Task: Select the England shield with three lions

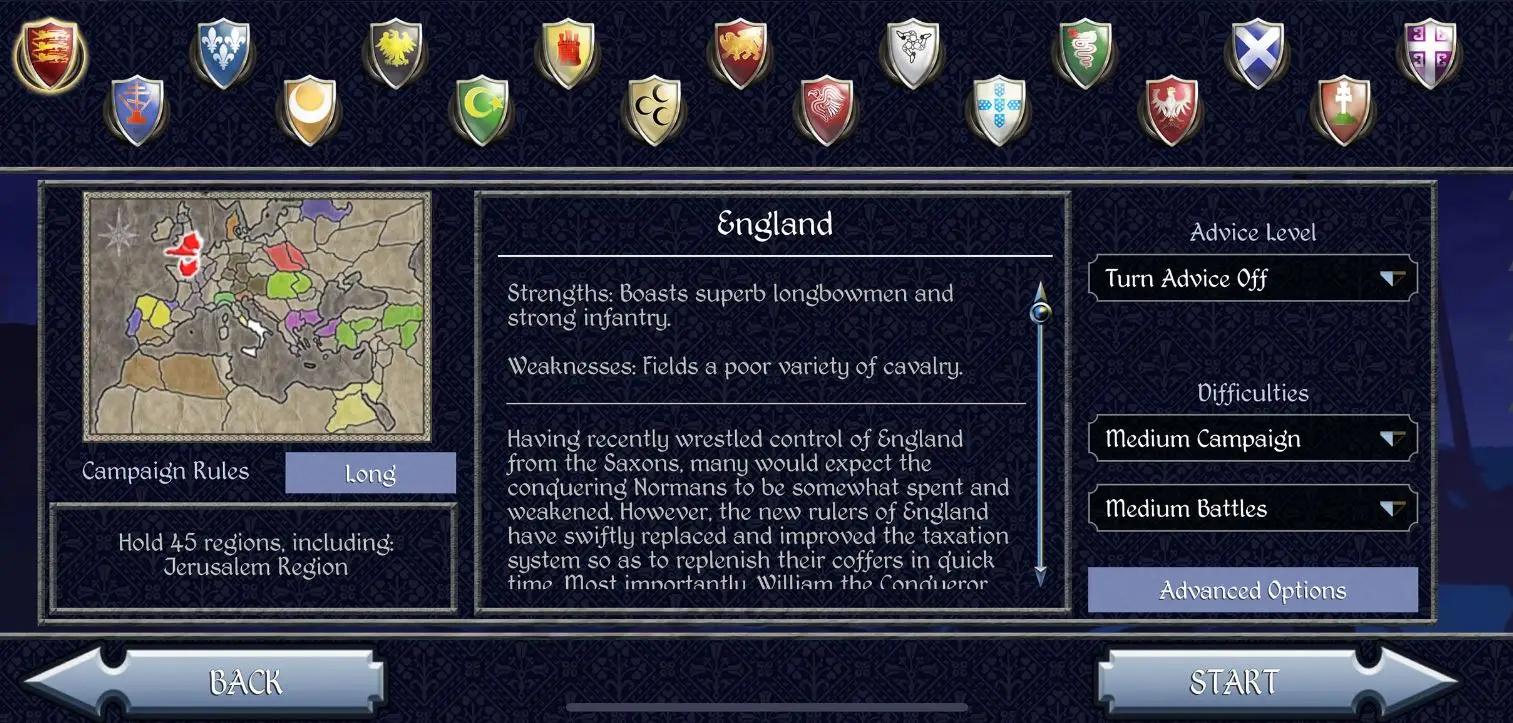Action: click(50, 52)
